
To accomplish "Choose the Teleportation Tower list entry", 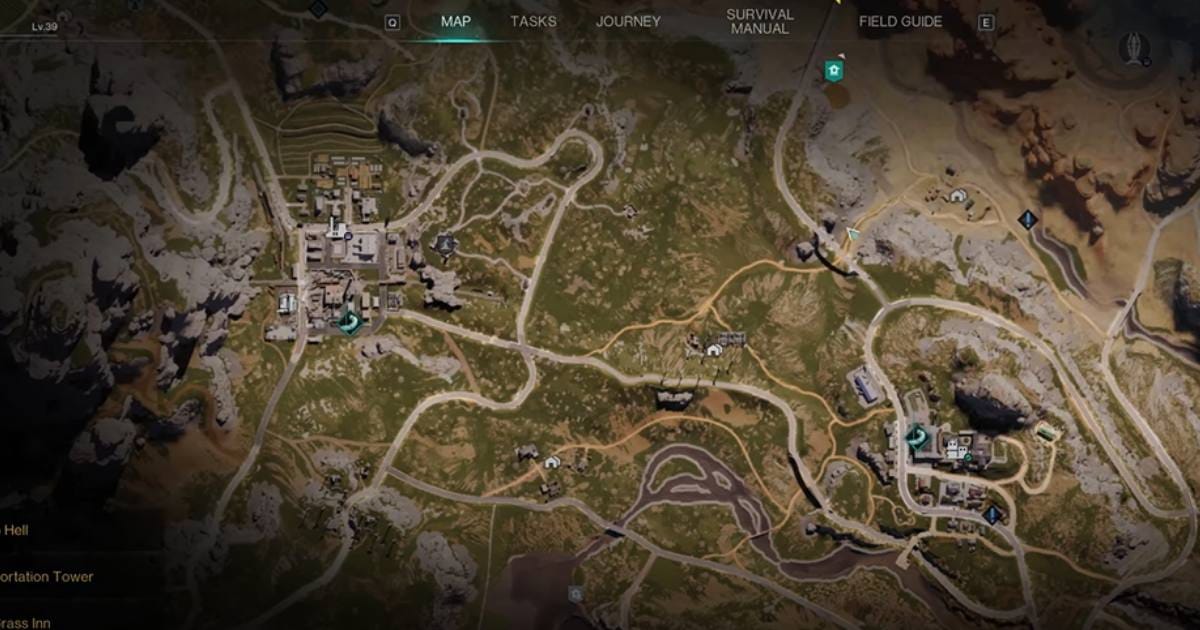I will pos(47,577).
